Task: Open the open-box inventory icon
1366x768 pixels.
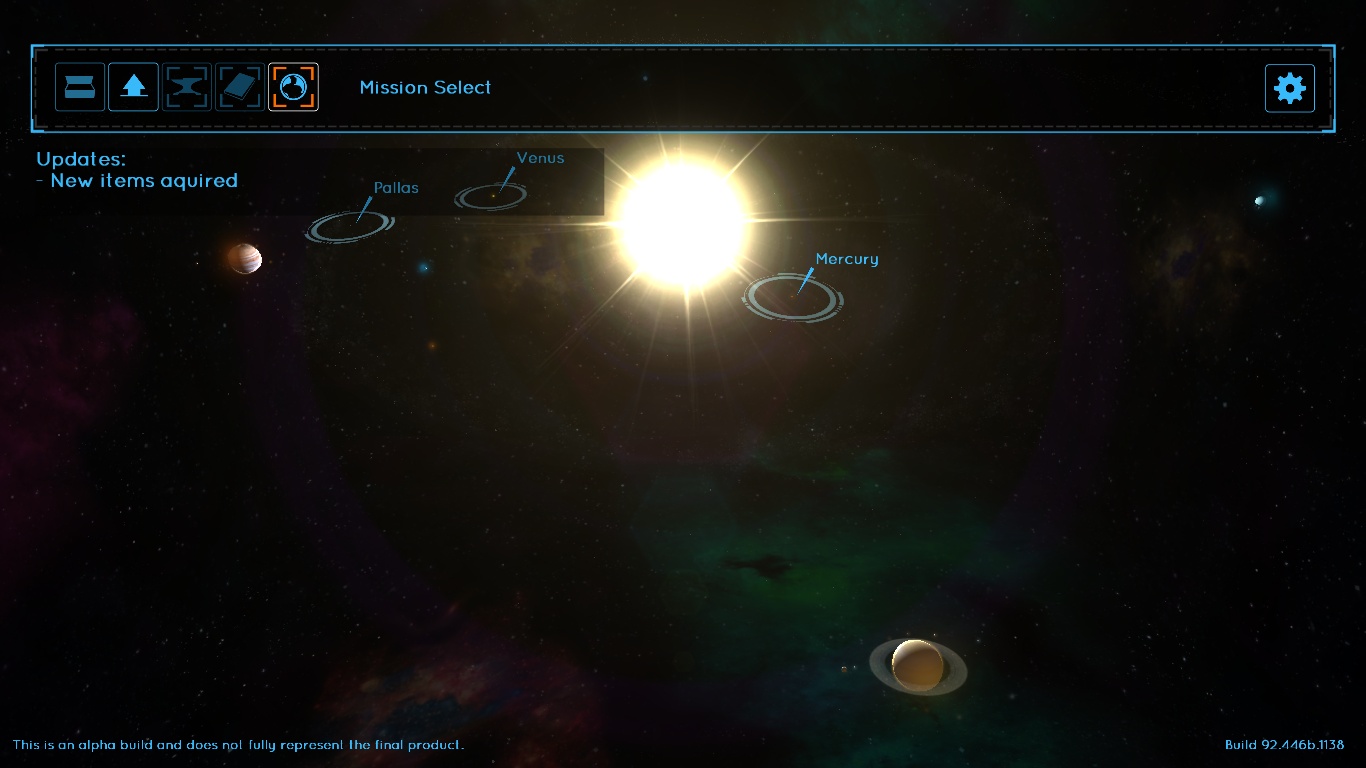Action: (x=80, y=88)
